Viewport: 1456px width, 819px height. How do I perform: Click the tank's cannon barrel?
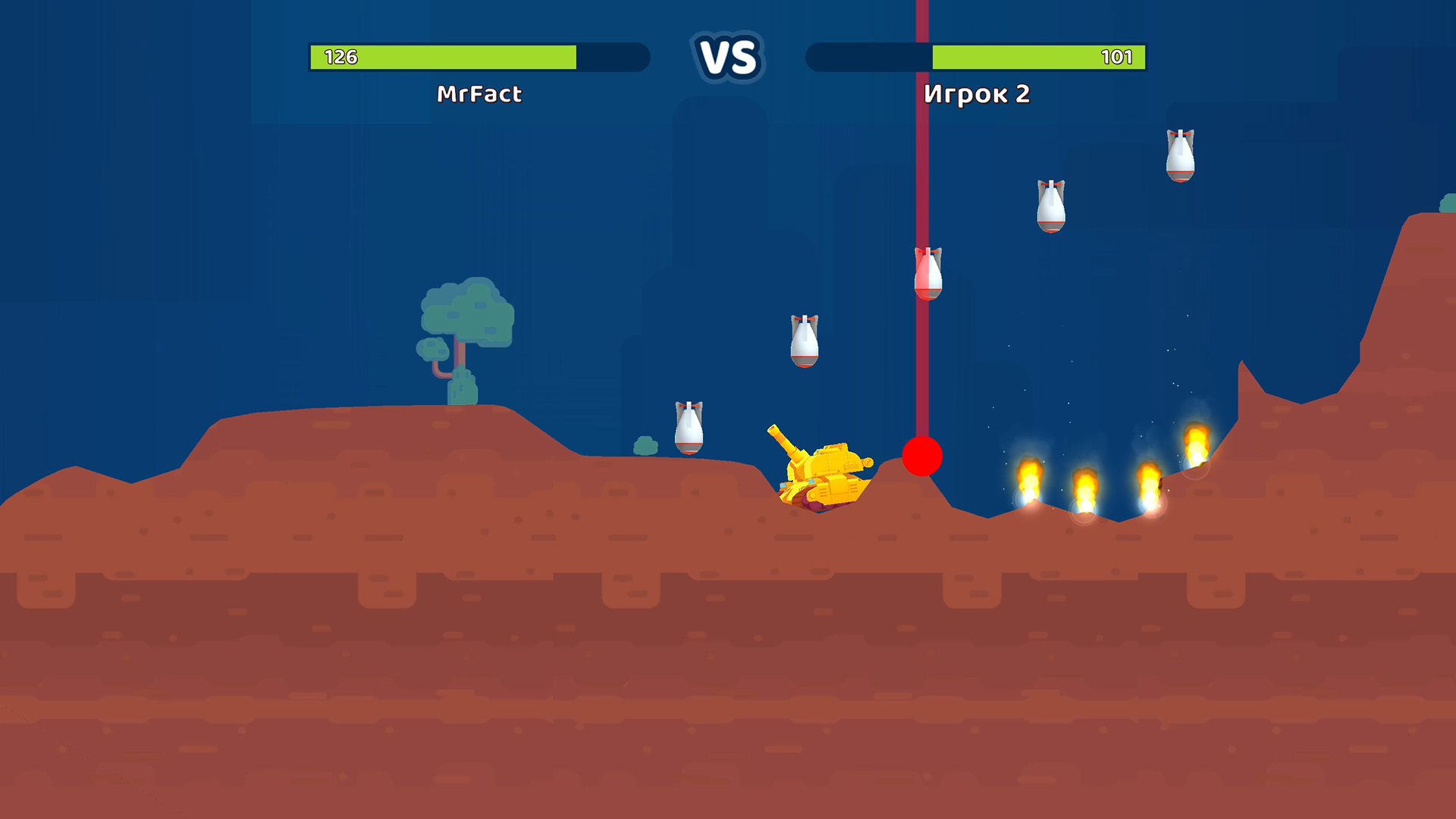coord(785,444)
